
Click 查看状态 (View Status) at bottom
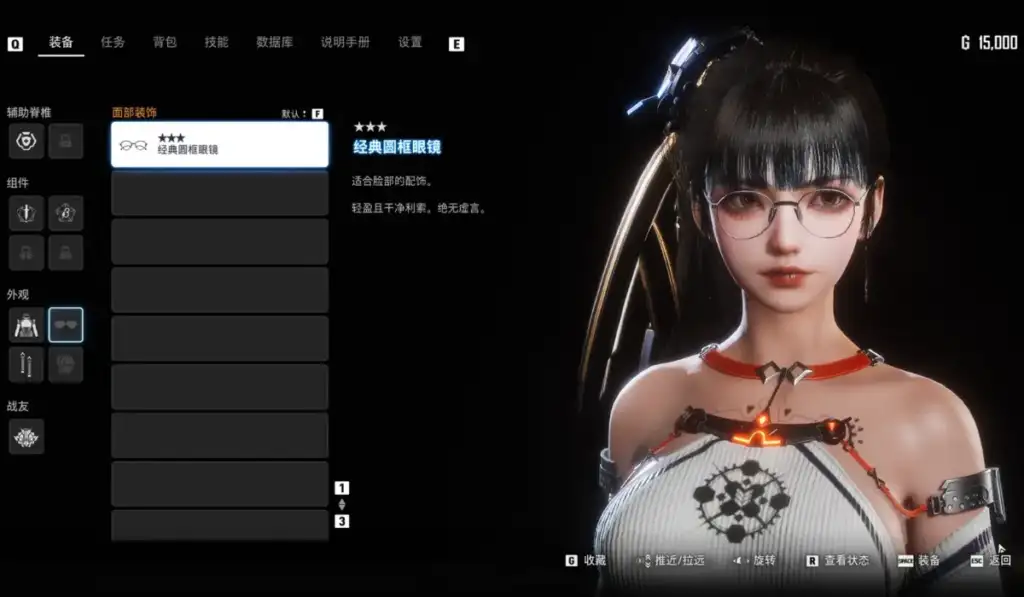pos(837,561)
